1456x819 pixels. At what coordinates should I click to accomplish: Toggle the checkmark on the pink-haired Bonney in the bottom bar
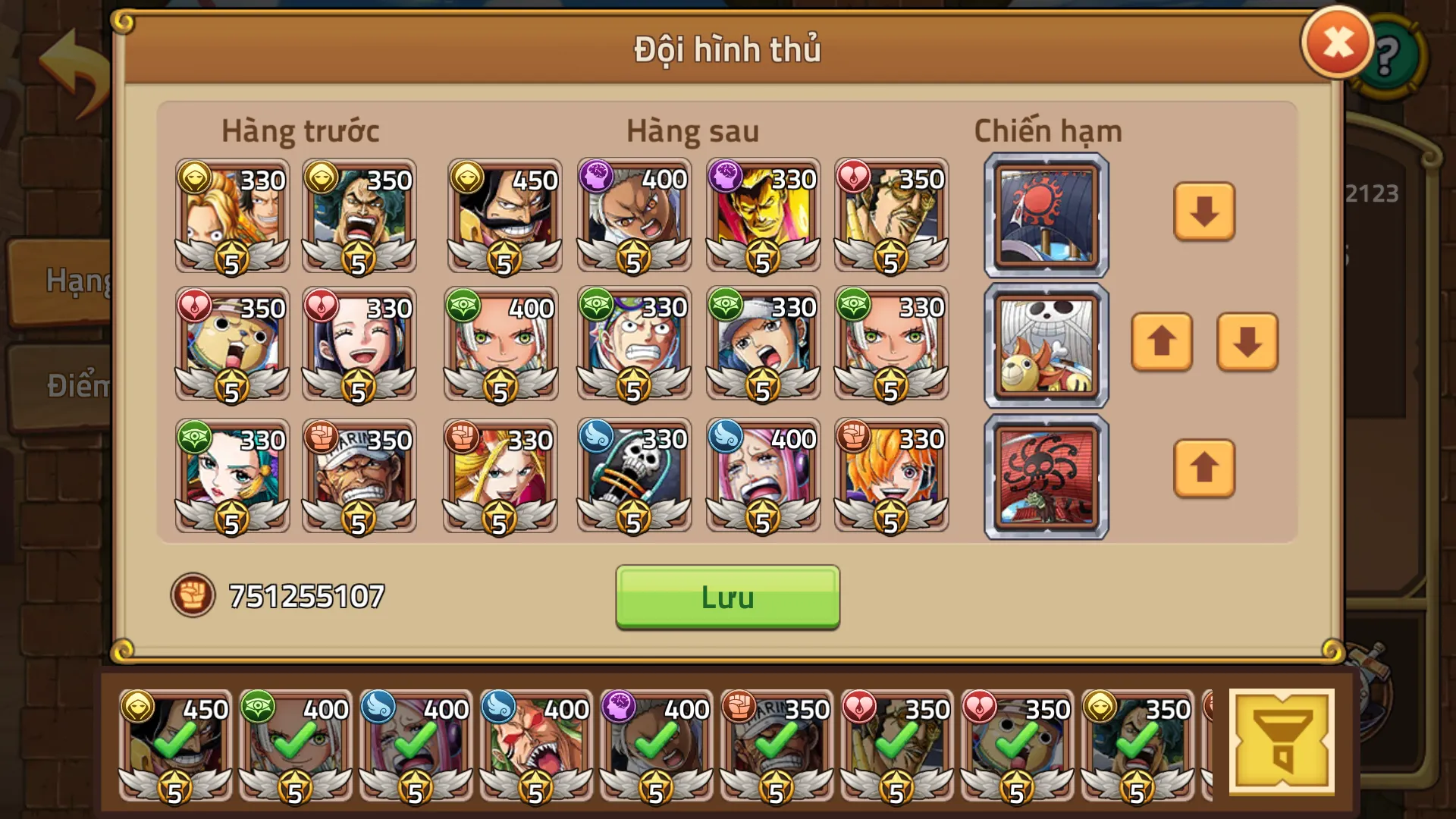[413, 739]
